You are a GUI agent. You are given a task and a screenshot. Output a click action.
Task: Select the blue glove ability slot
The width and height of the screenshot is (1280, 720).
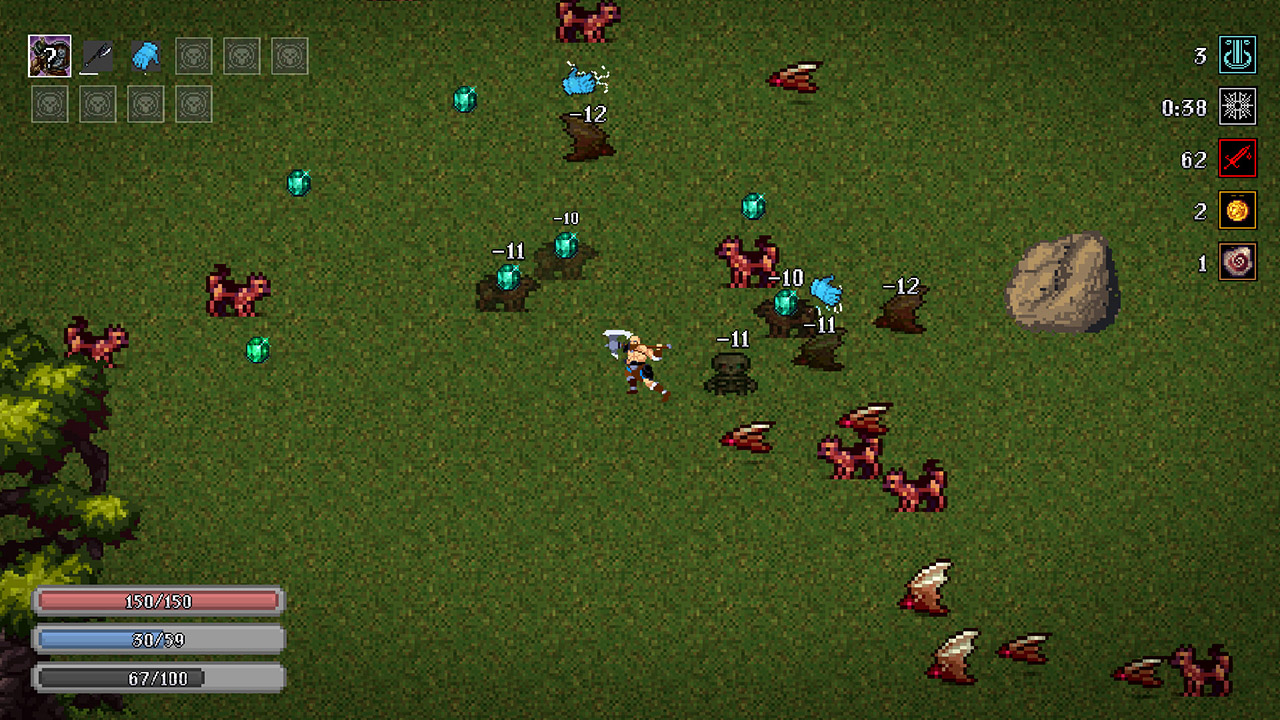pos(147,56)
